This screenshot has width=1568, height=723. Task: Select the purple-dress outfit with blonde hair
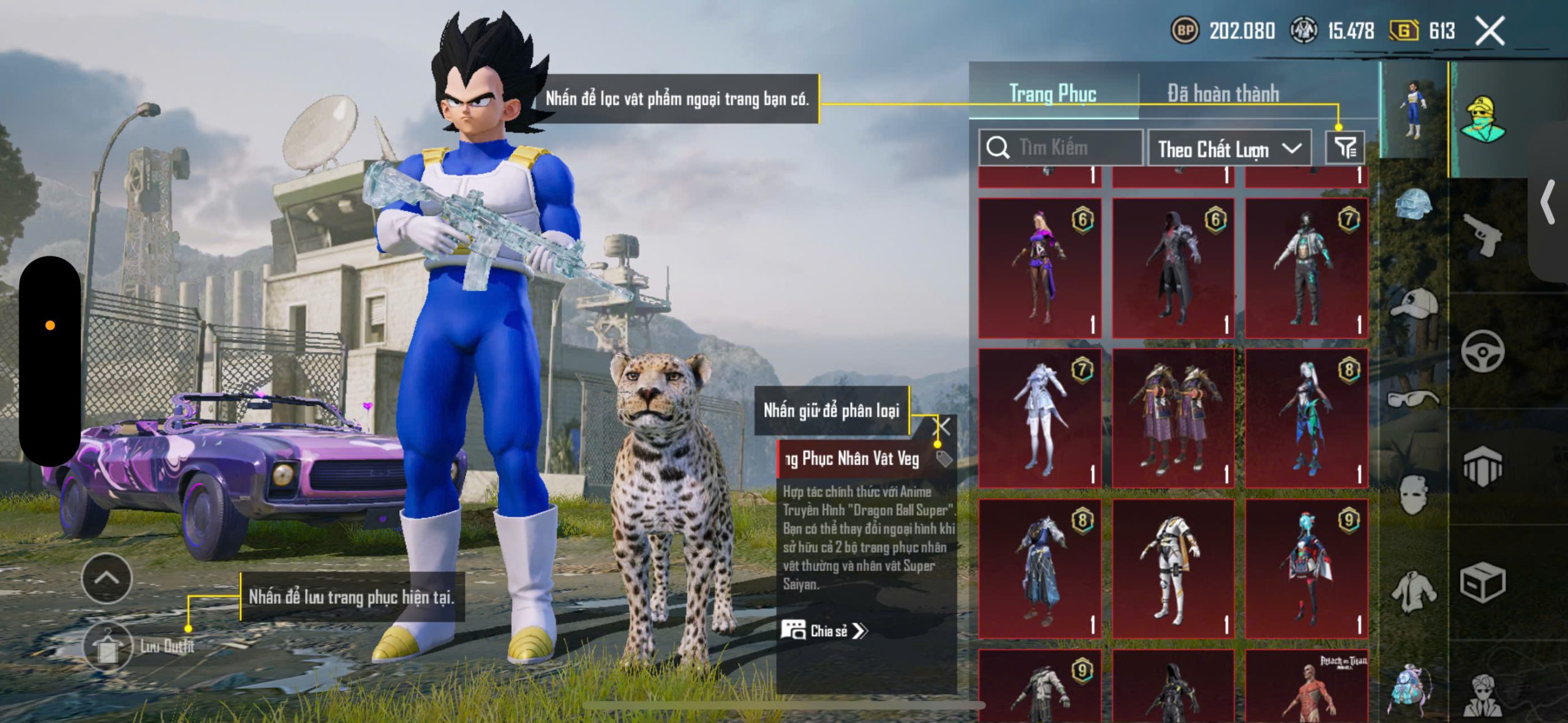1039,268
